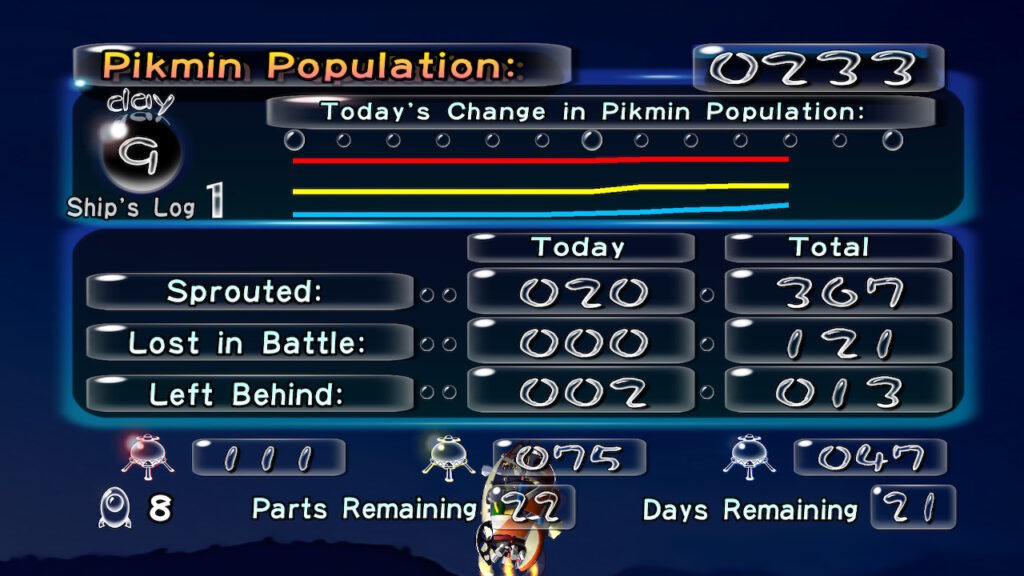Choose the blue Onion icon

coord(749,457)
